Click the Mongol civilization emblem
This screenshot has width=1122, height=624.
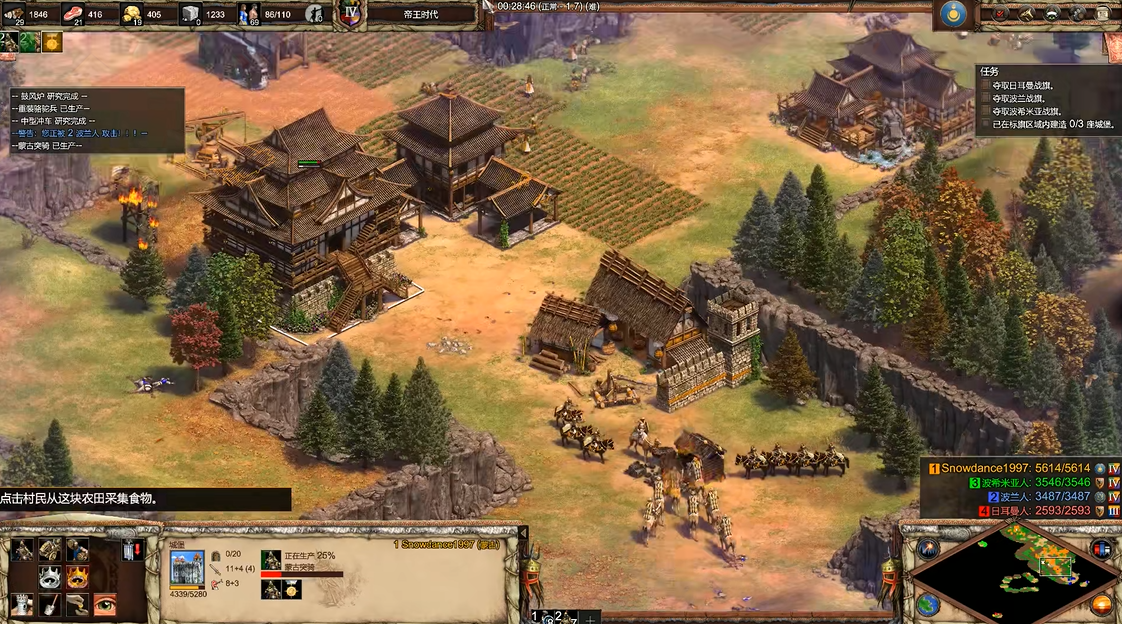[952, 14]
